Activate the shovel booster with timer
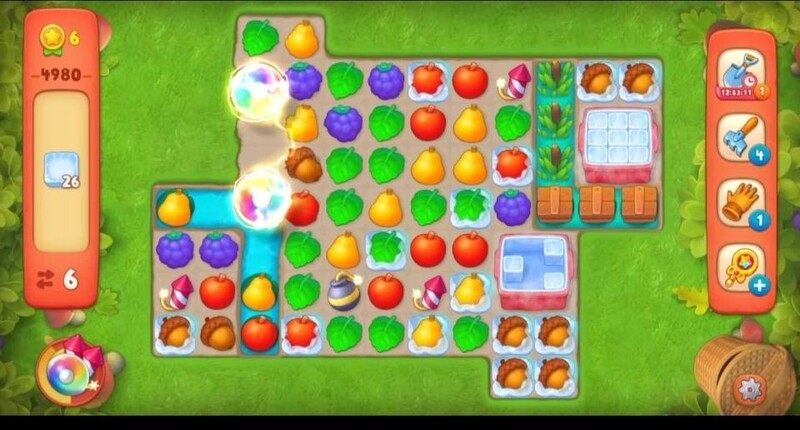Screen dimensions: 800x430 [740, 73]
